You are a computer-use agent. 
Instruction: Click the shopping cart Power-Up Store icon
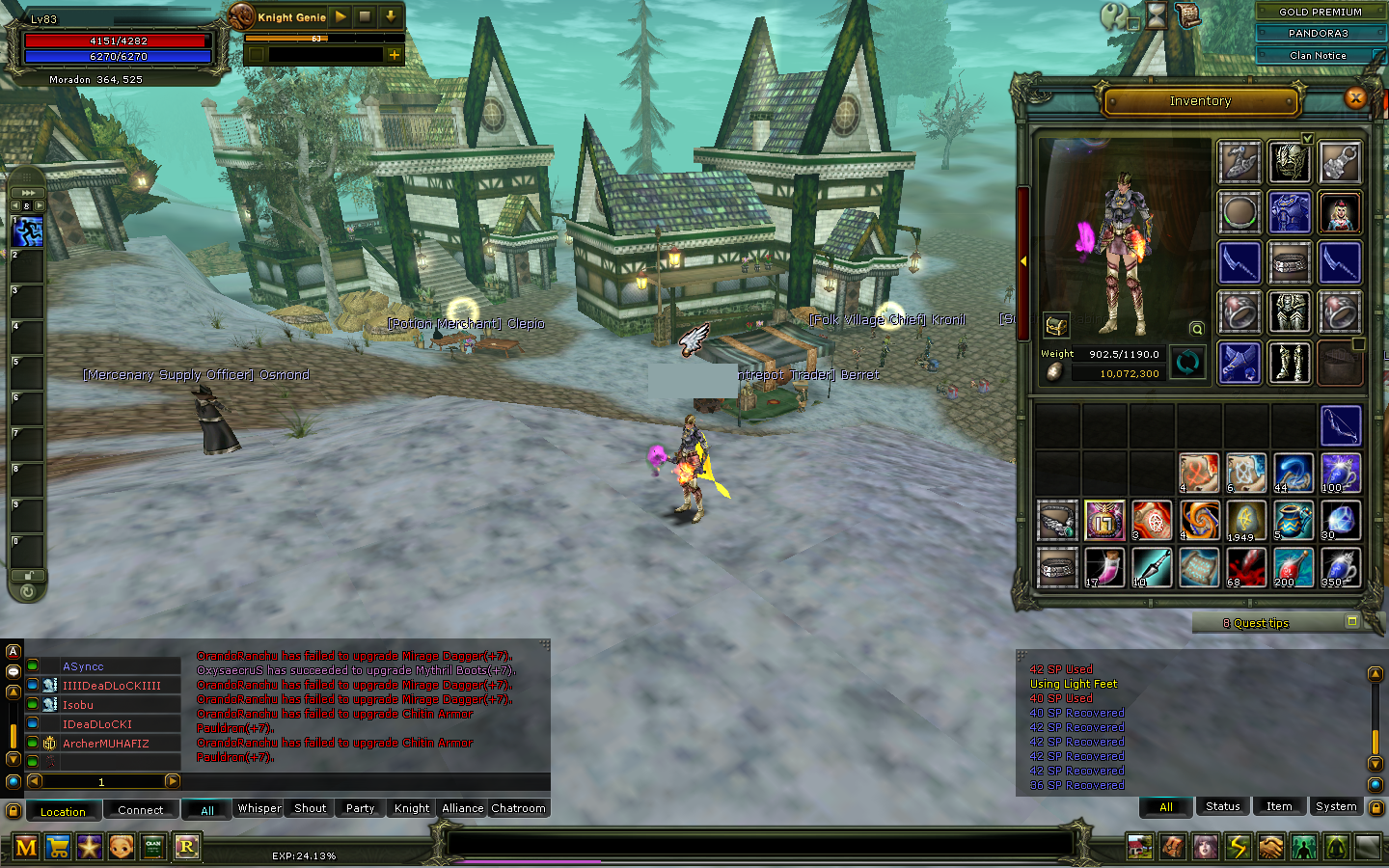[58, 847]
